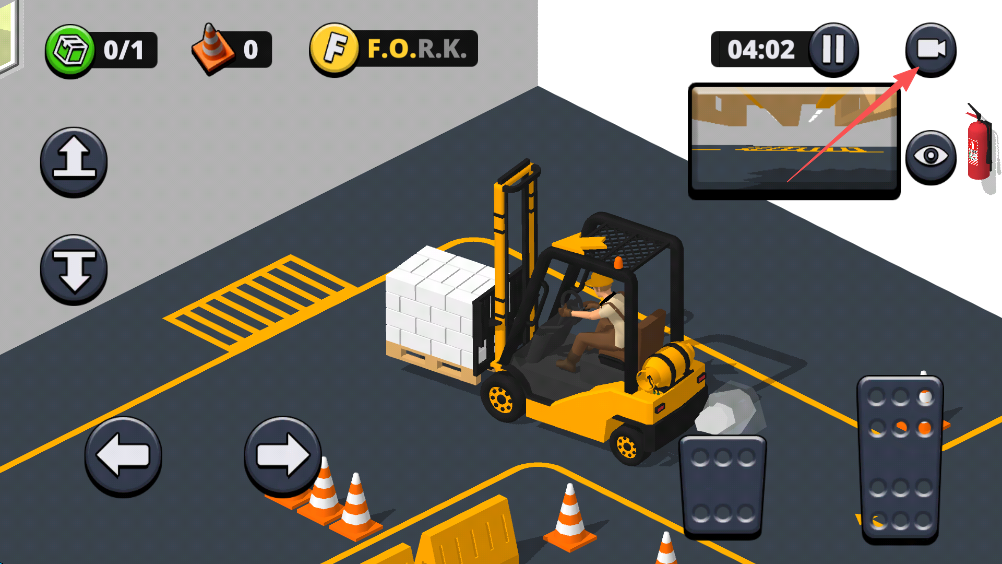
Task: Pause the game with the pause button
Action: point(833,49)
